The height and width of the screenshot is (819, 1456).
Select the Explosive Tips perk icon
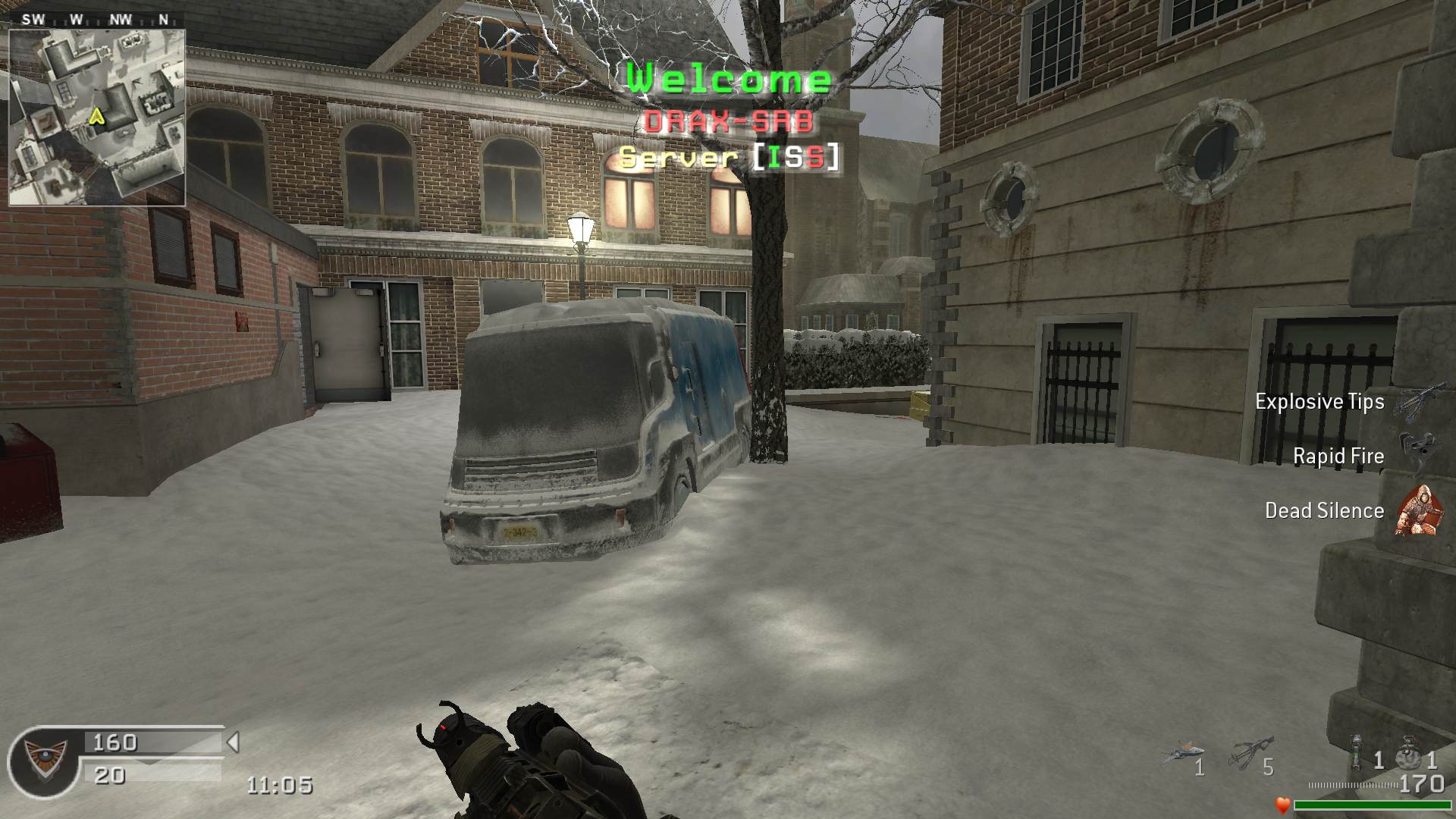[1415, 402]
